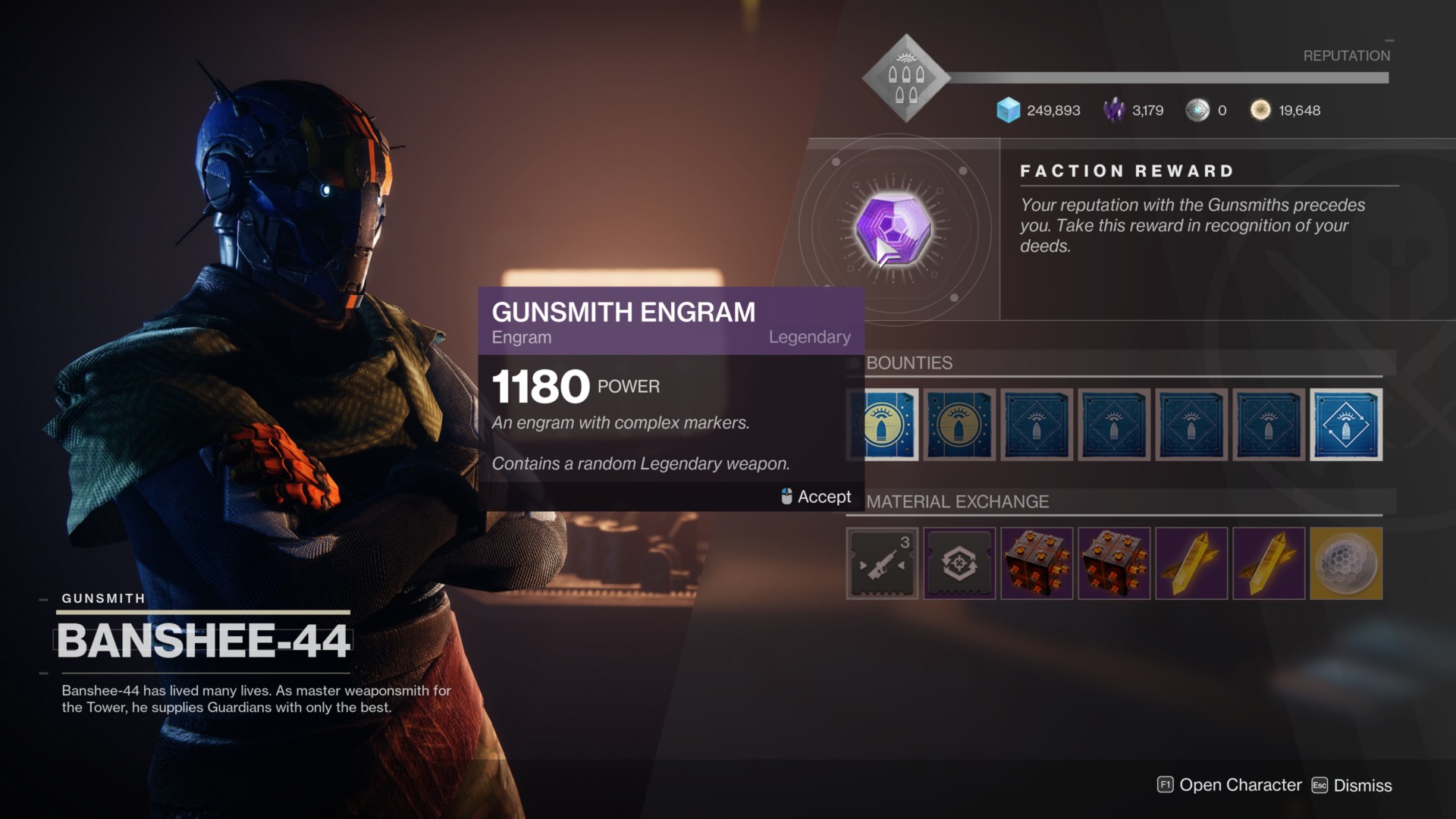1456x819 pixels.
Task: Pick up the repeatable bounty with arrows
Action: (x=1346, y=425)
